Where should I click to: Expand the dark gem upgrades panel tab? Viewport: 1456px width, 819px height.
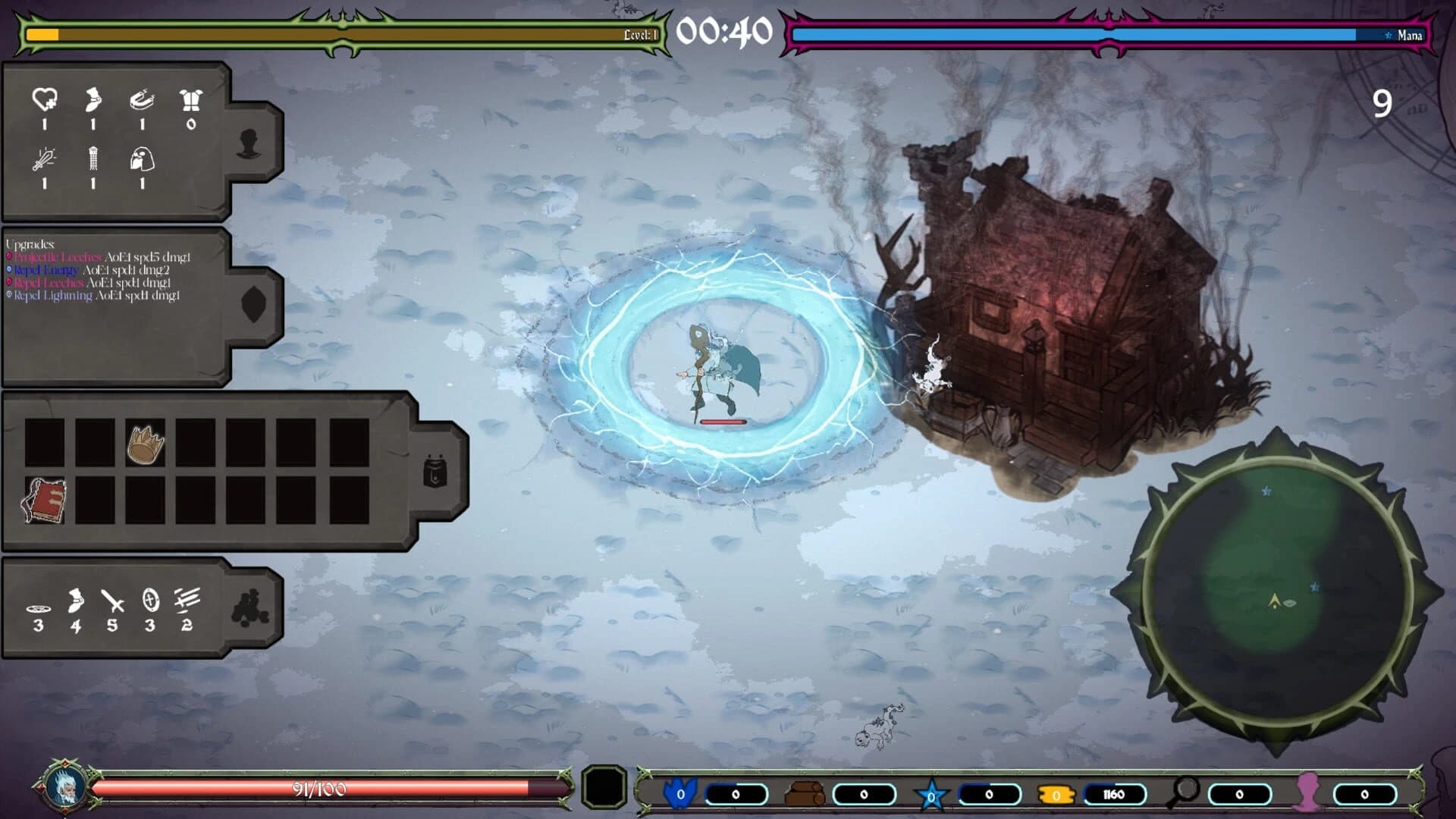click(x=252, y=303)
